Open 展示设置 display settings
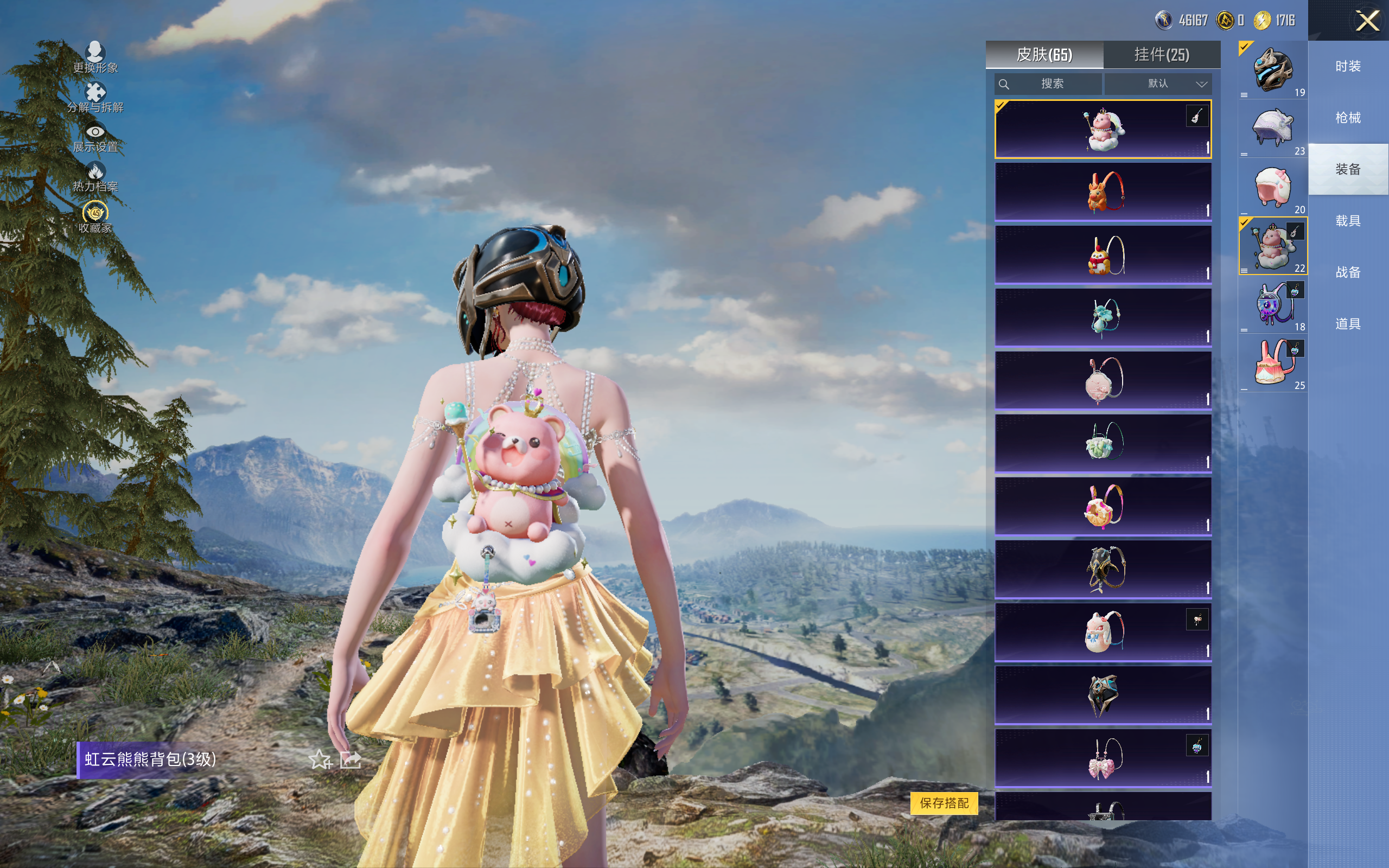The height and width of the screenshot is (868, 1389). pos(95,138)
